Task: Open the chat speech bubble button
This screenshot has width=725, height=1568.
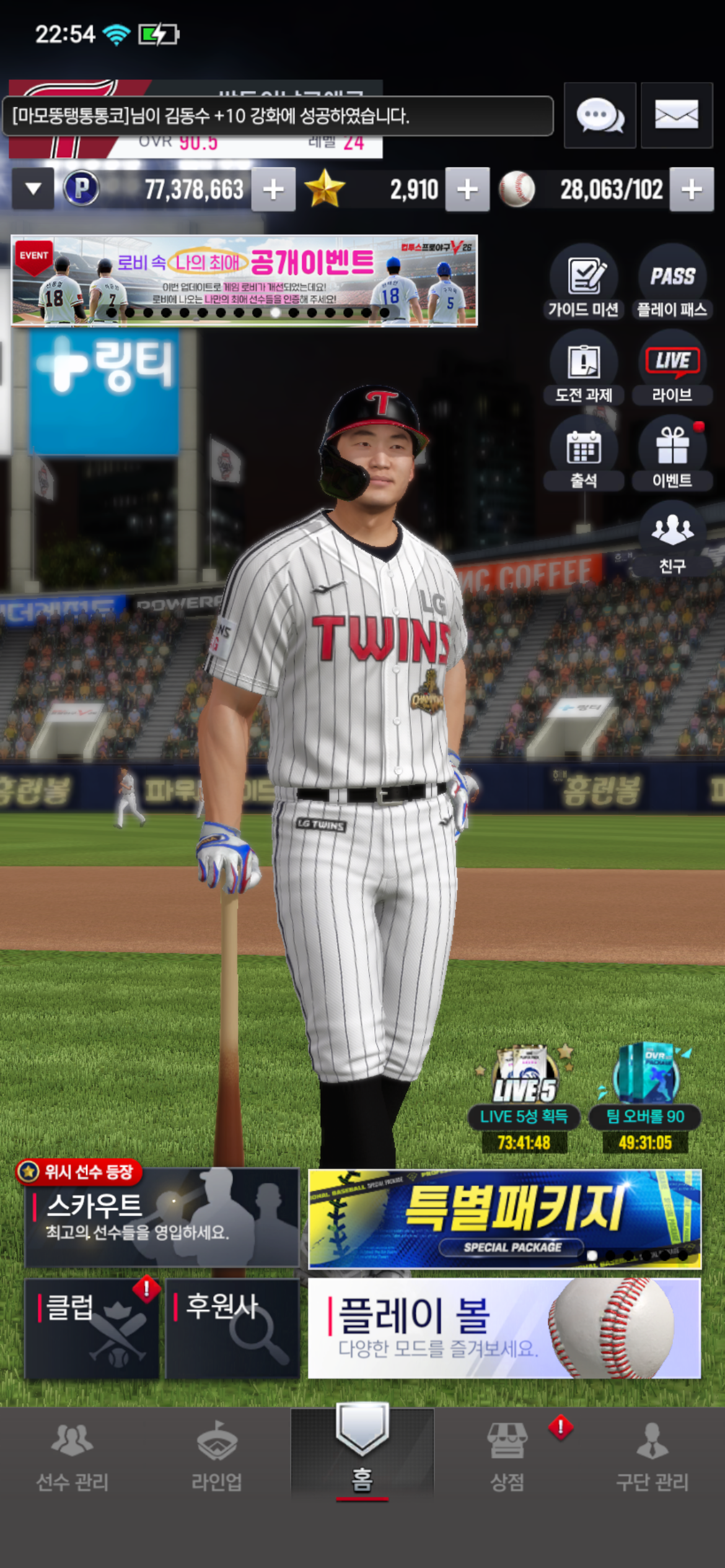Action: coord(599,116)
